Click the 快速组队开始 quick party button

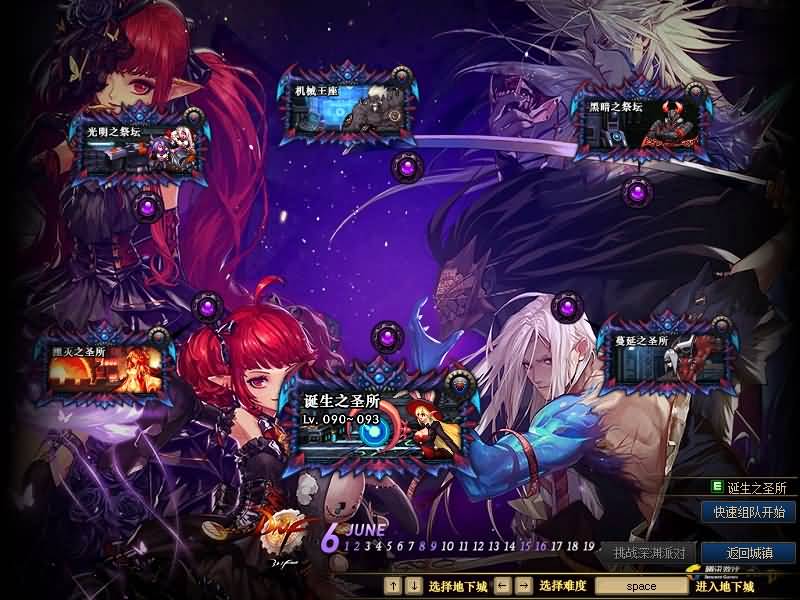749,512
